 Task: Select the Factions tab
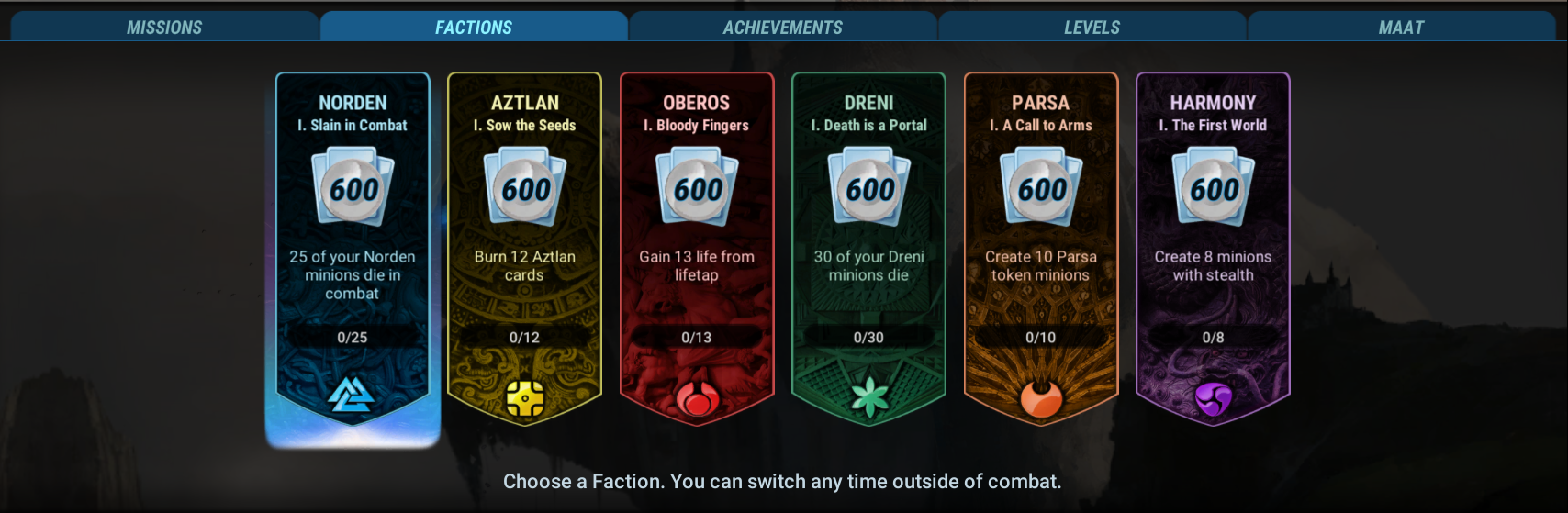474,28
